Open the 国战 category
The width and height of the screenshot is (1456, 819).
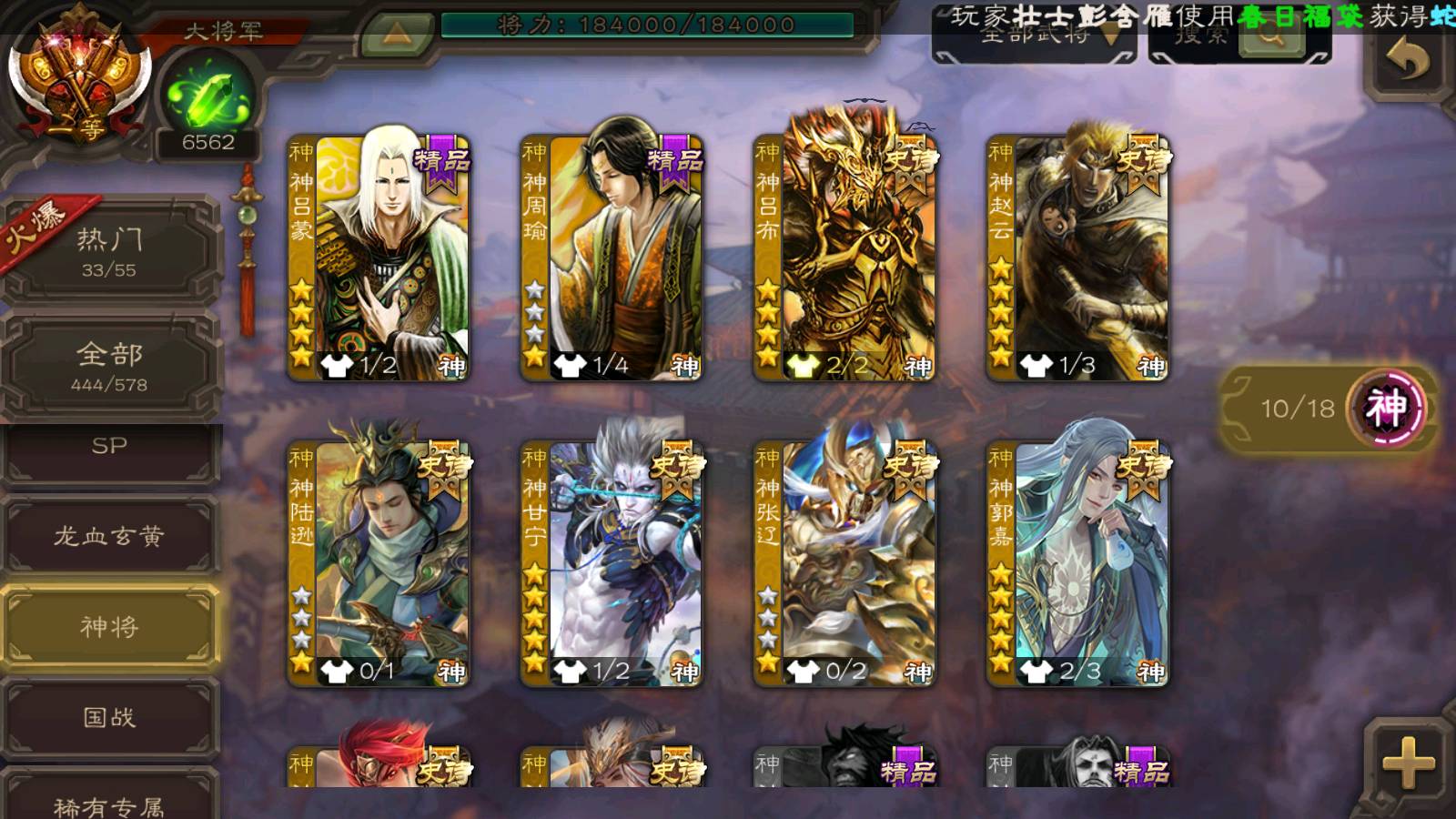pyautogui.click(x=109, y=718)
